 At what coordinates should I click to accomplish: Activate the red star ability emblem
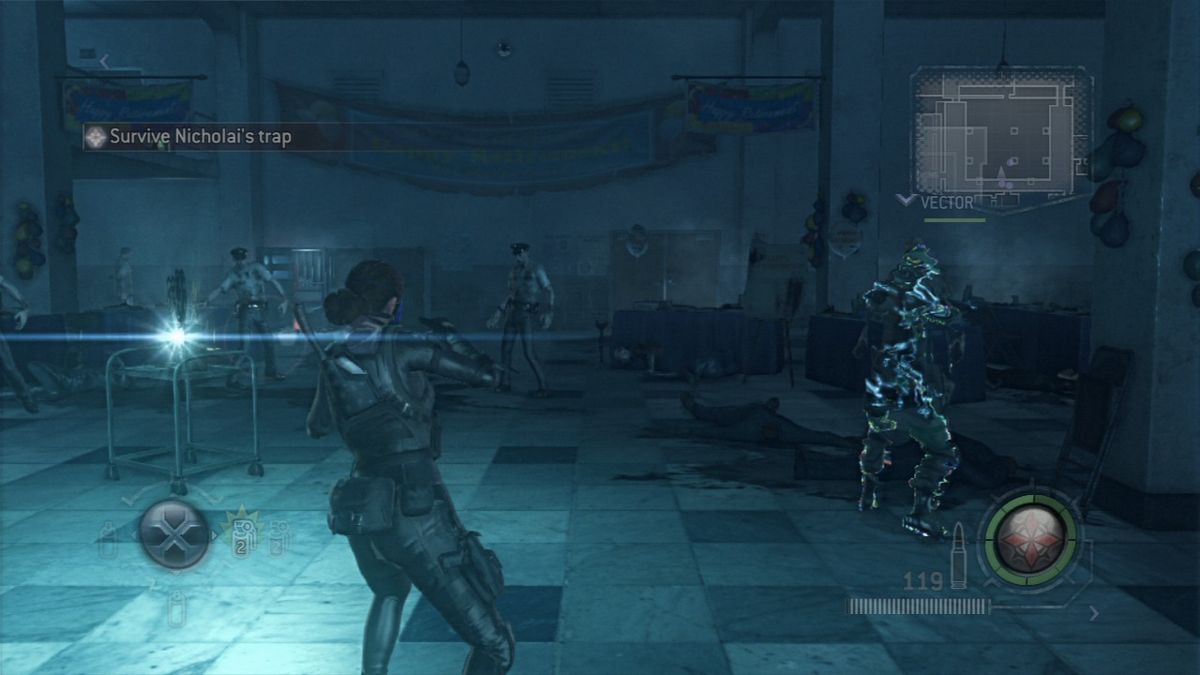[1029, 540]
